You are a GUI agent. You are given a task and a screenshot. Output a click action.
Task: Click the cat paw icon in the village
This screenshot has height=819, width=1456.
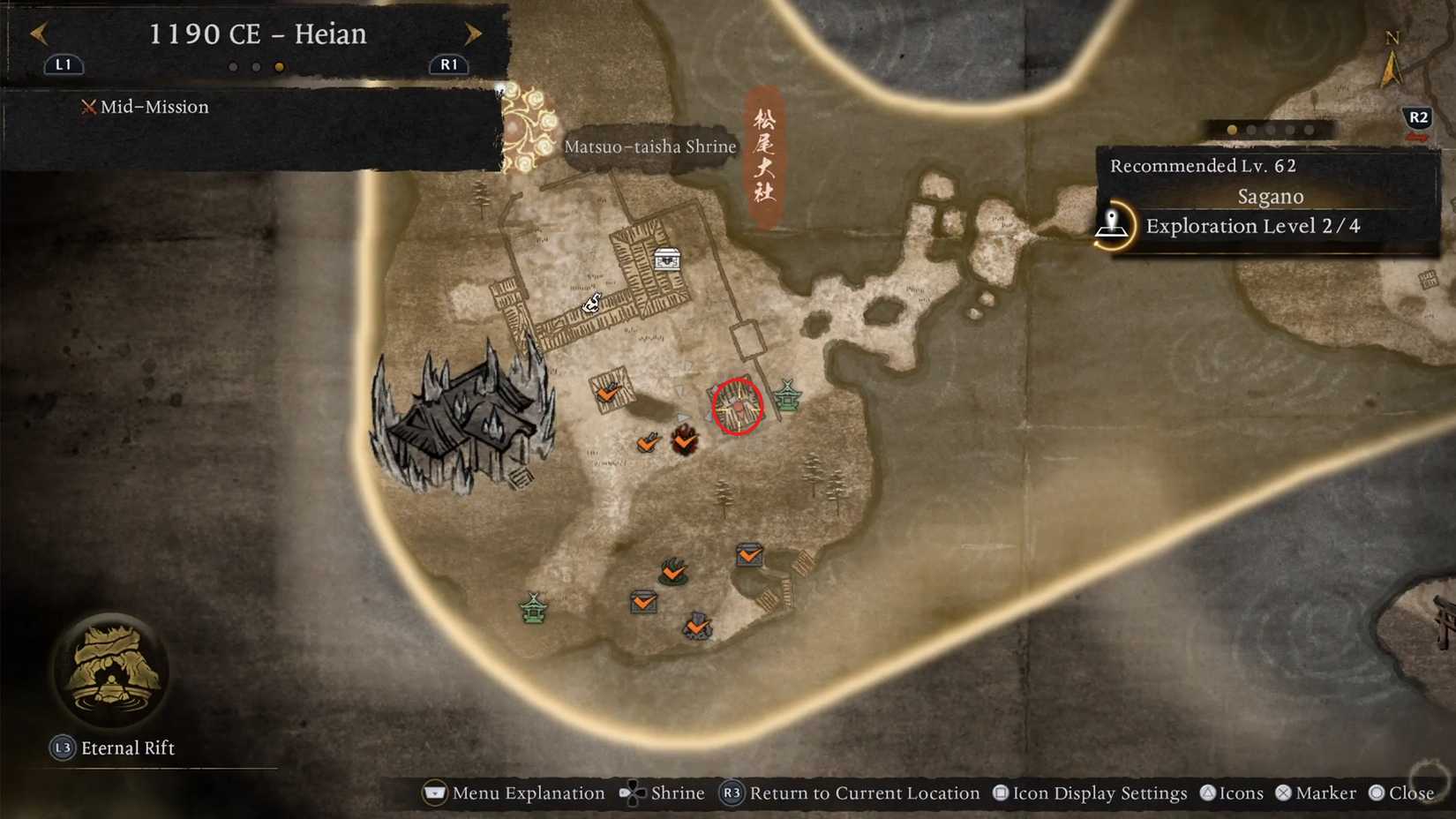[591, 303]
